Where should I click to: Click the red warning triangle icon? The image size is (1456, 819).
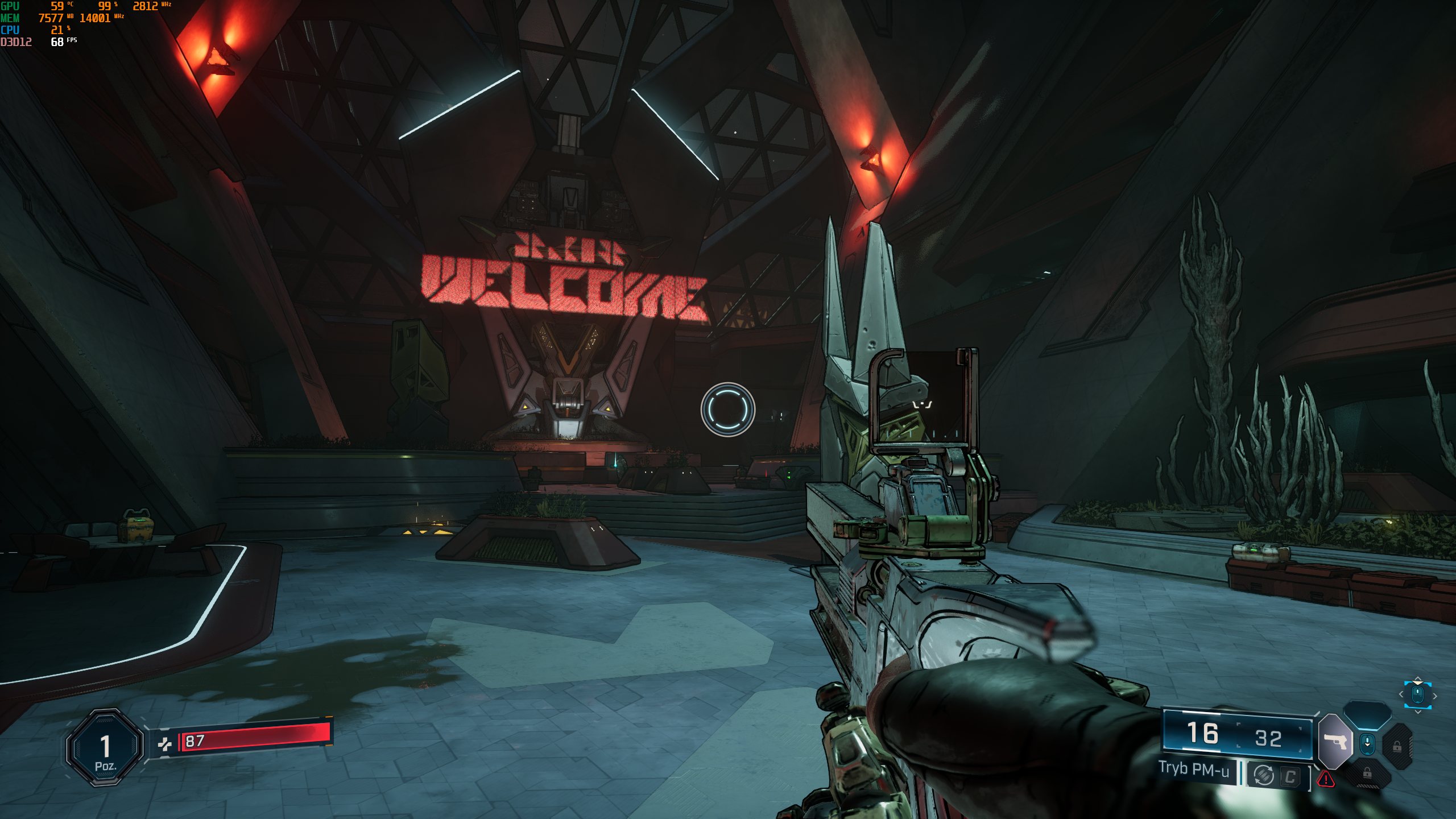pos(1326,778)
